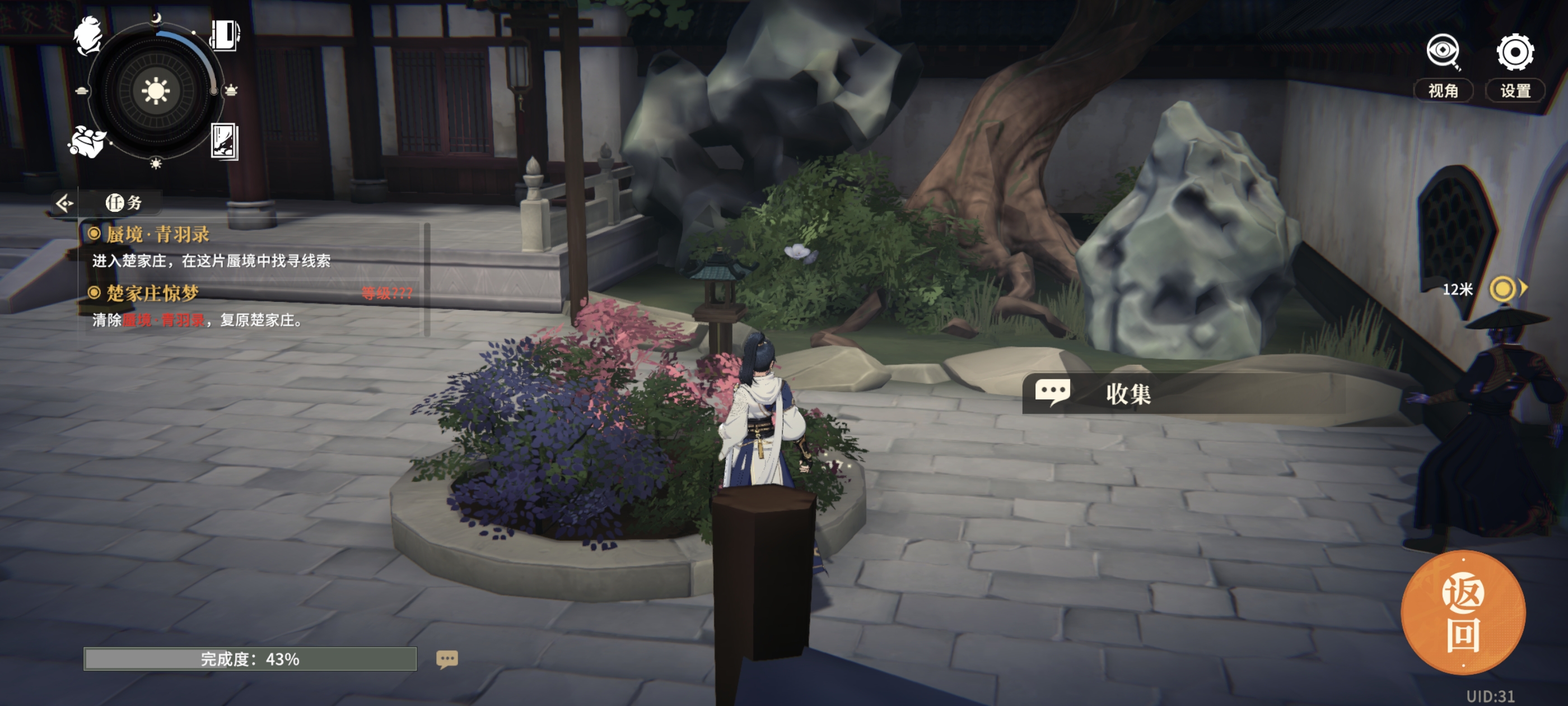1568x706 pixels.
Task: Open the picture card album icon
Action: tap(224, 141)
